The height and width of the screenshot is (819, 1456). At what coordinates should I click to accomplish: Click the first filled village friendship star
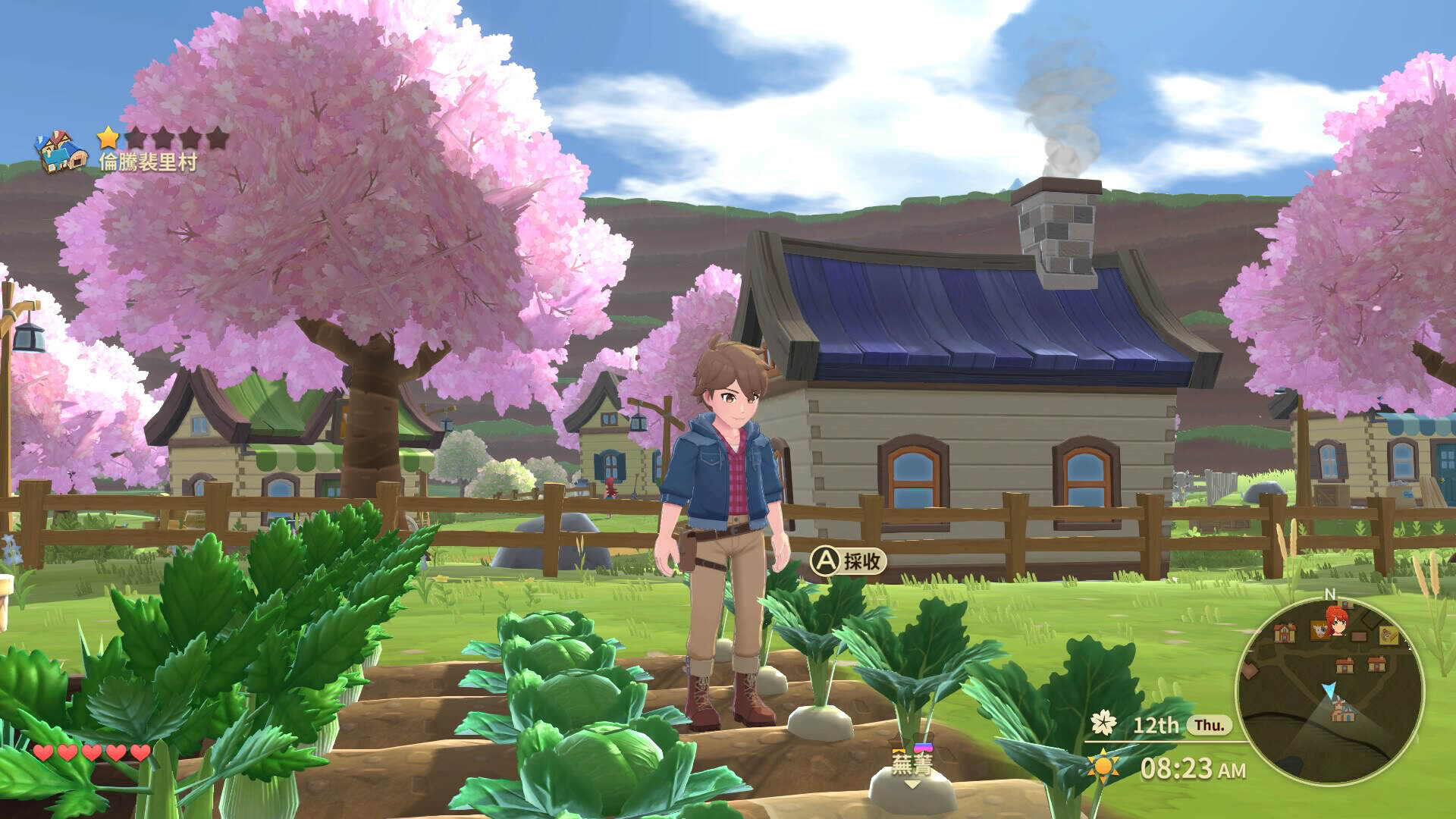[108, 137]
